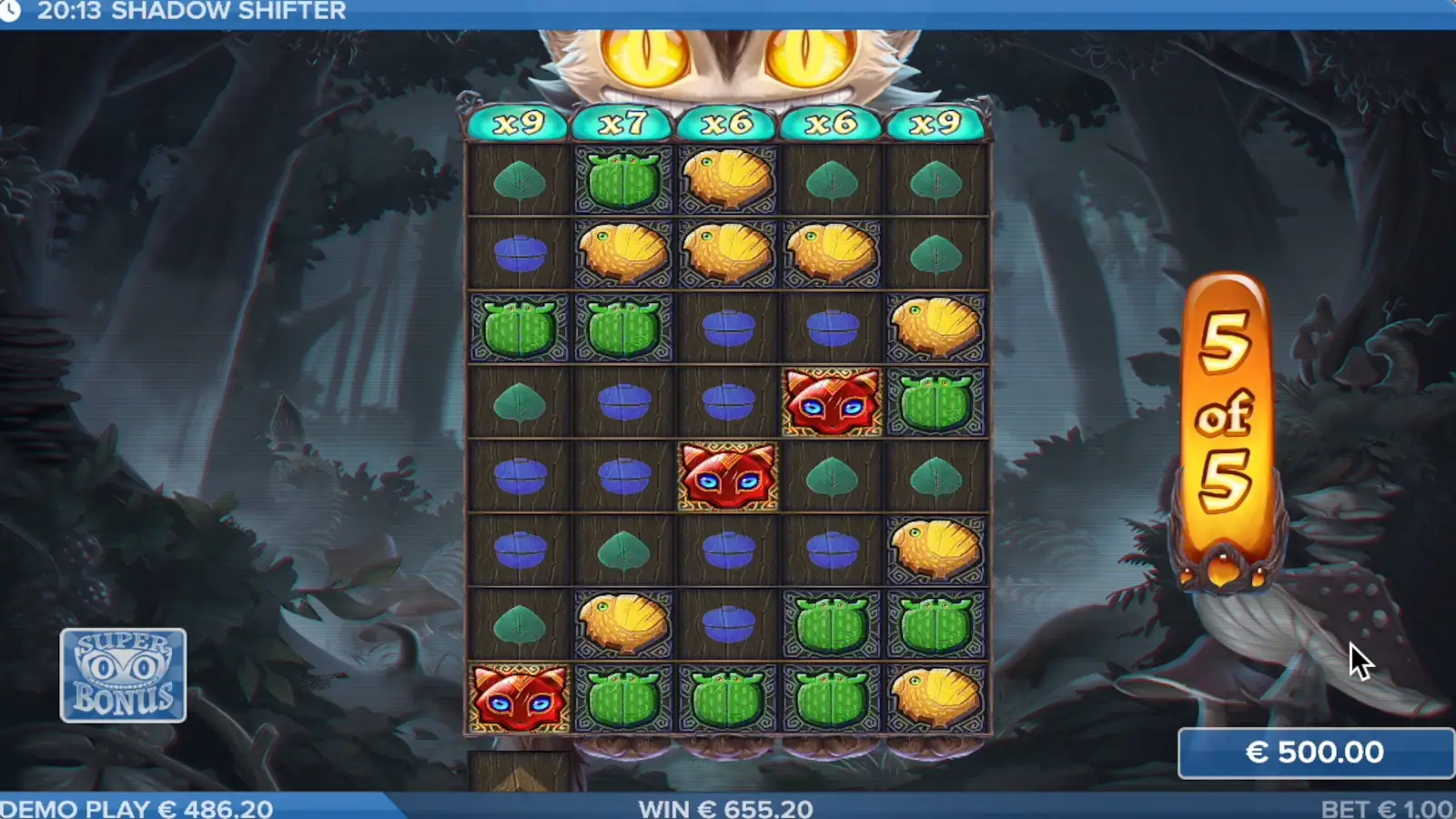1456x819 pixels.
Task: Click the x6 multiplier on the middle reel
Action: point(727,120)
